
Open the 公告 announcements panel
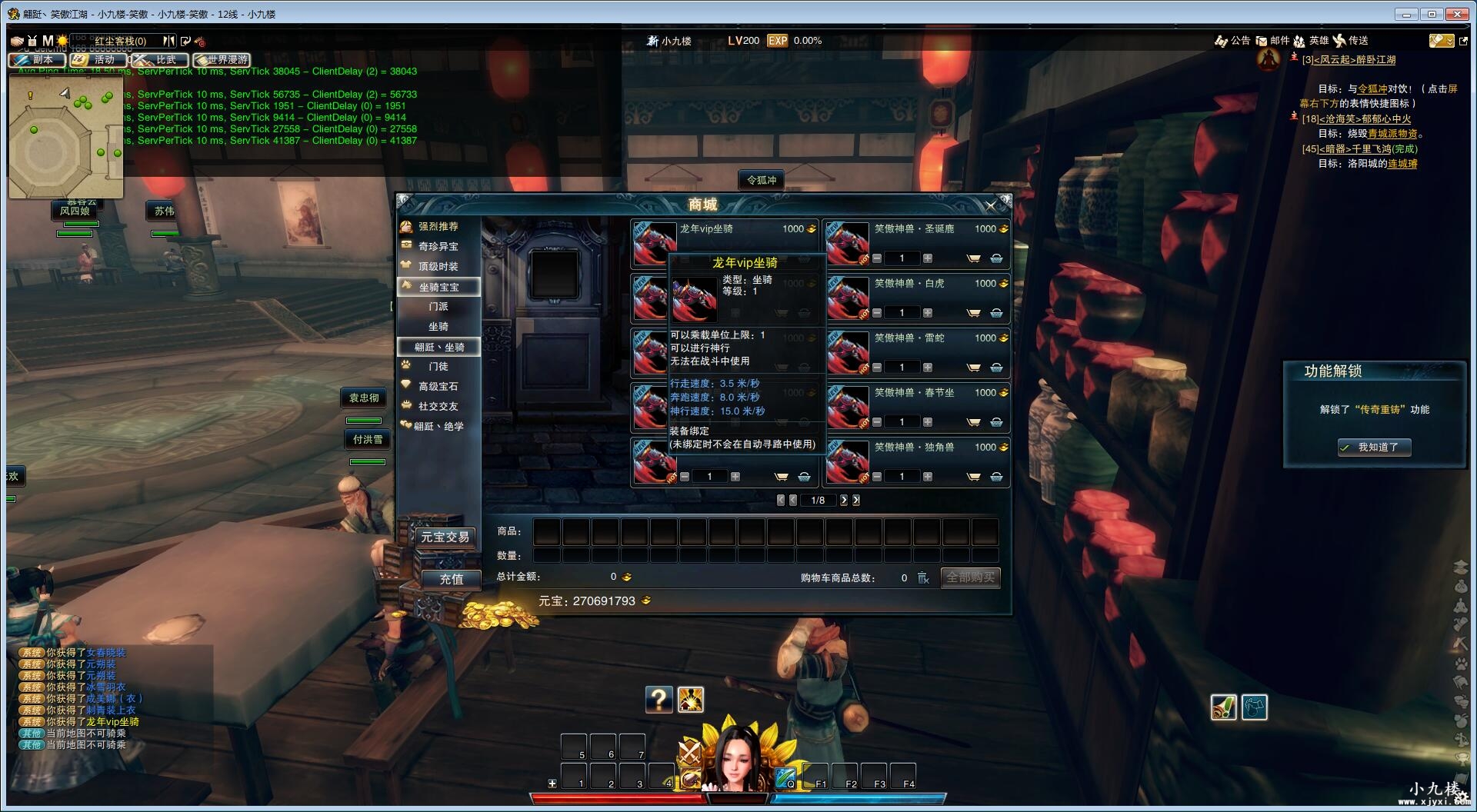pos(1232,41)
